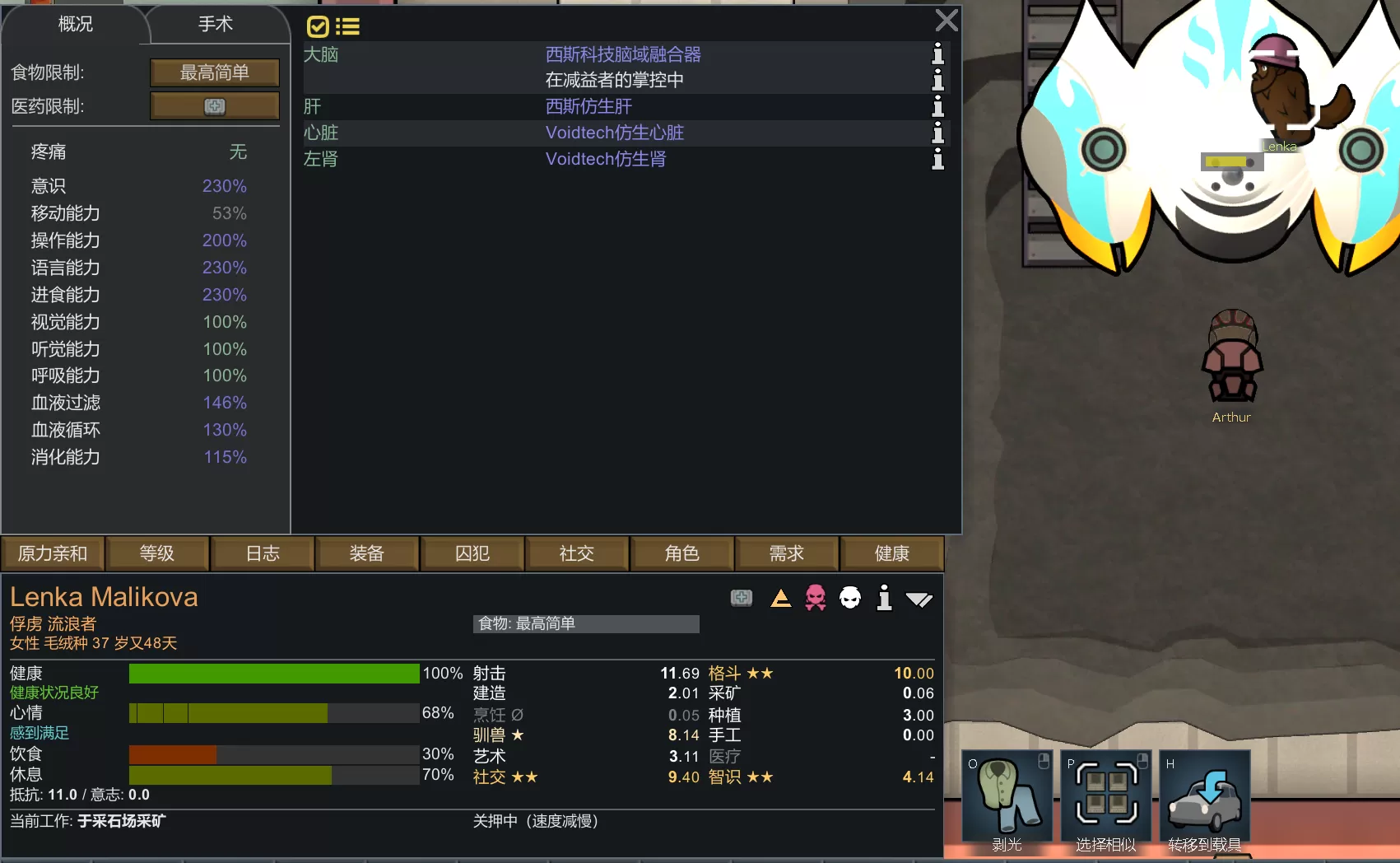Image resolution: width=1400 pixels, height=863 pixels.
Task: Select the 概况 overview tab
Action: pyautogui.click(x=76, y=25)
